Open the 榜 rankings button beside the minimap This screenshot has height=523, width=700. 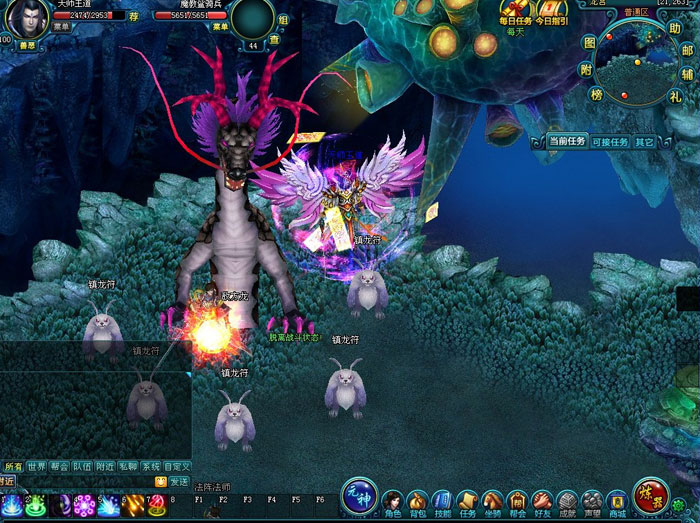(597, 95)
